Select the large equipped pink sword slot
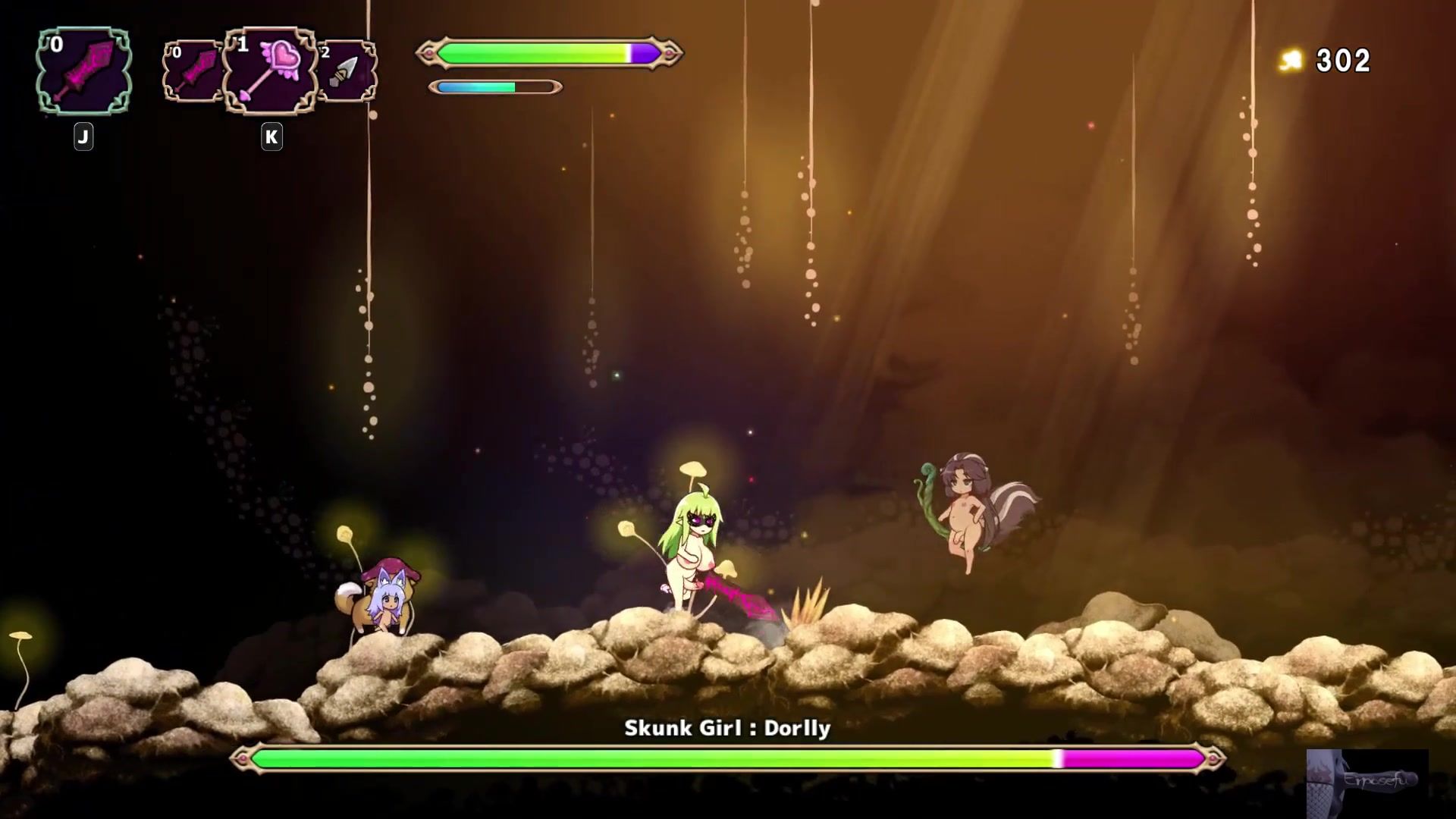This screenshot has width=1456, height=819. [x=83, y=72]
